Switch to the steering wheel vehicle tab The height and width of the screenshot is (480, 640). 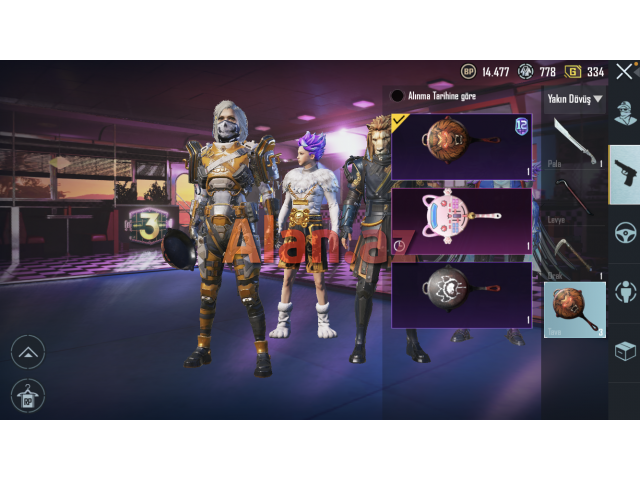(x=625, y=233)
